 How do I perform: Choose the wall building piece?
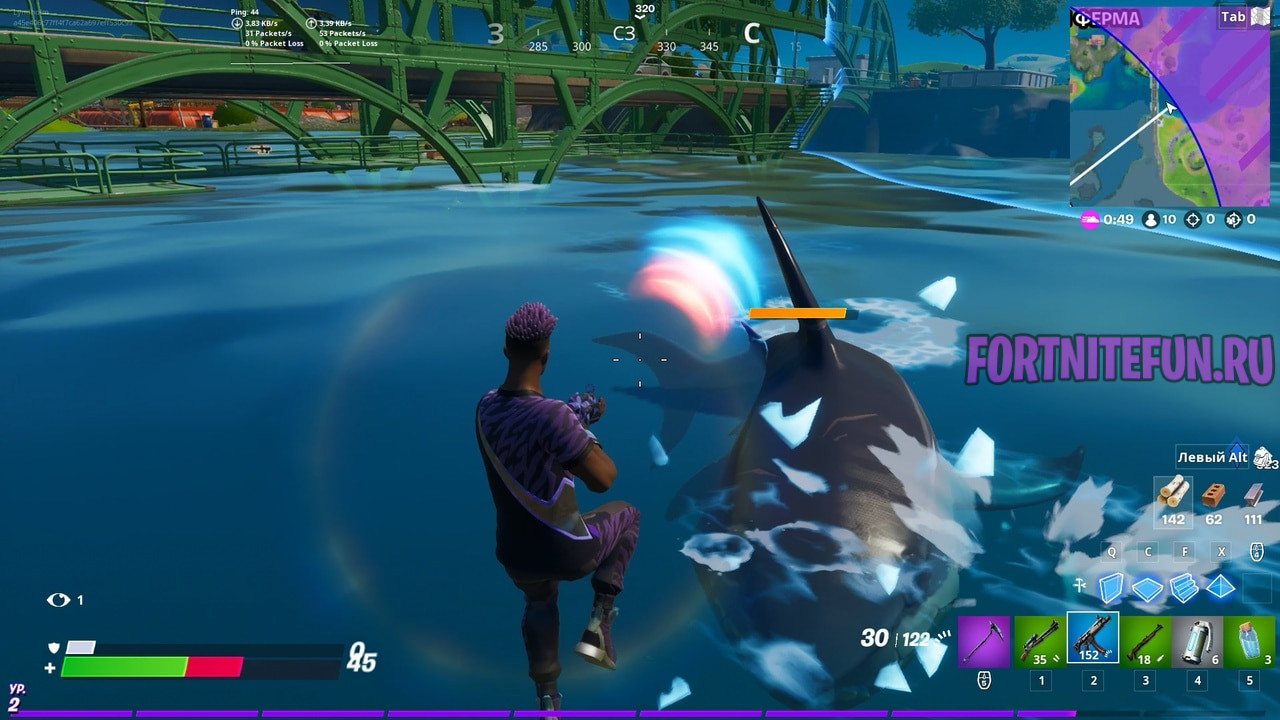click(x=1111, y=588)
